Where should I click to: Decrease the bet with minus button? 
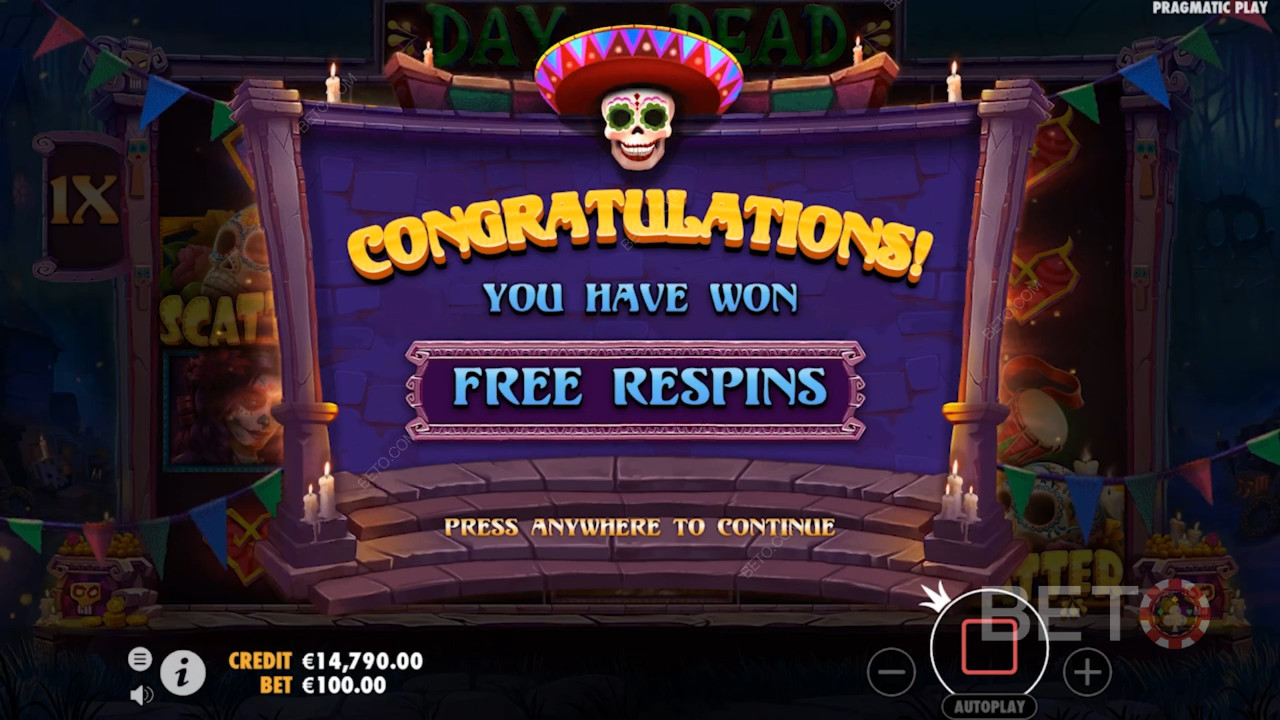(891, 672)
